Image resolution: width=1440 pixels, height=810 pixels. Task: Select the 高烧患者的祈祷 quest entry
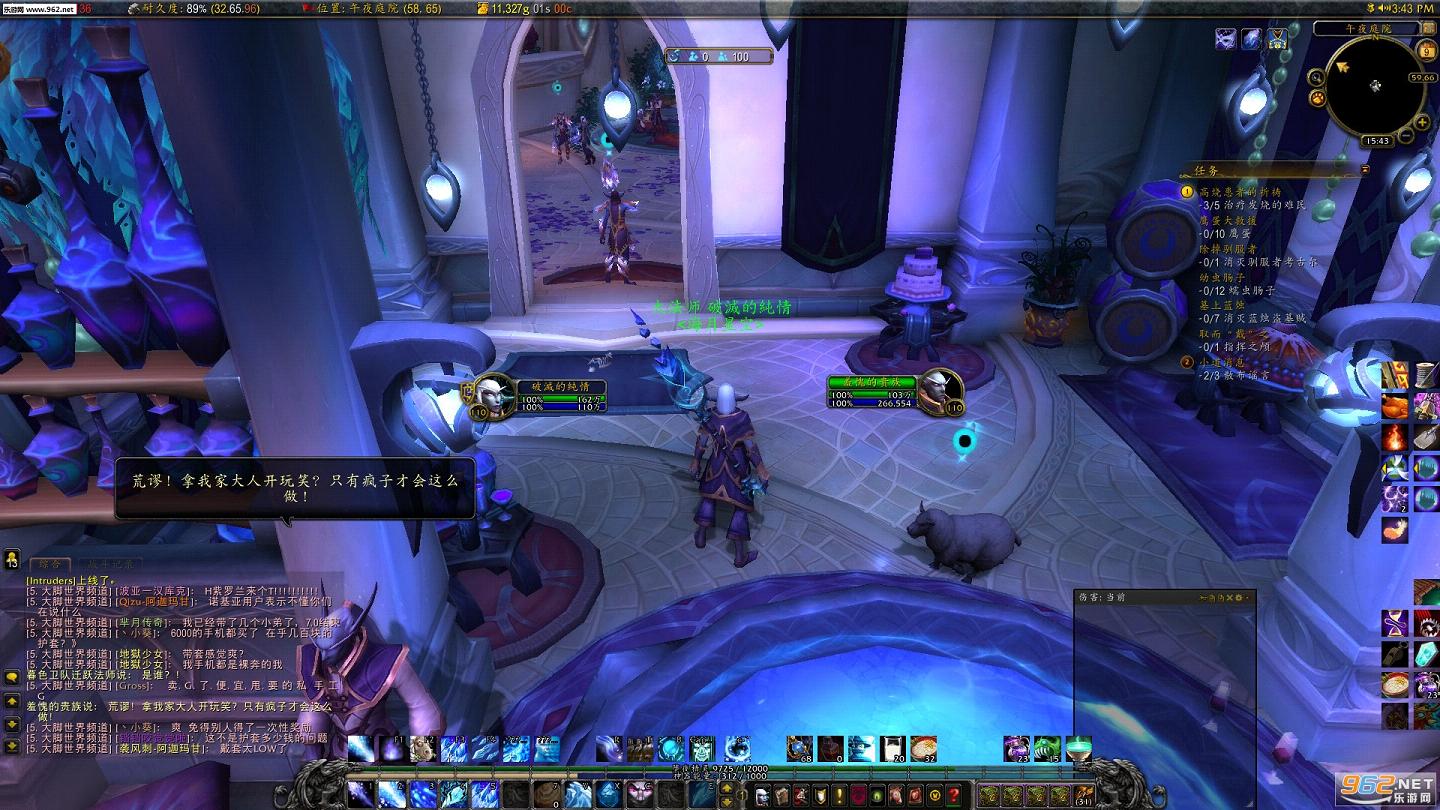(x=1240, y=191)
